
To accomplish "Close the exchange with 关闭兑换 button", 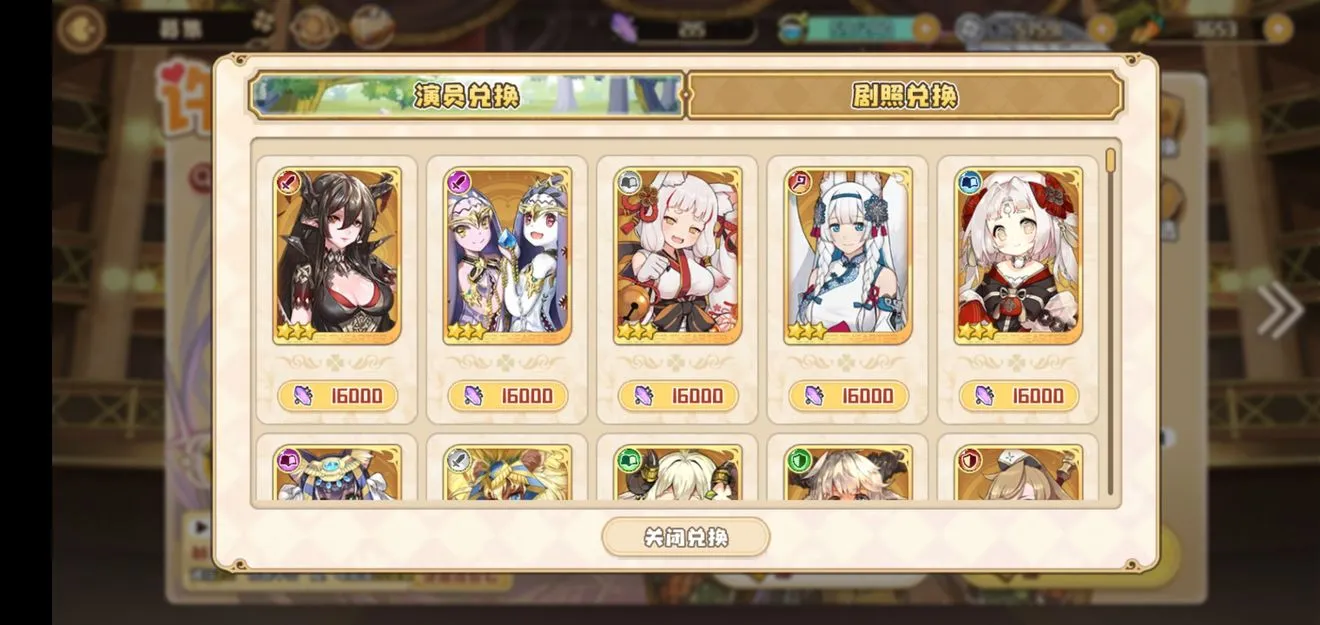I will click(685, 537).
